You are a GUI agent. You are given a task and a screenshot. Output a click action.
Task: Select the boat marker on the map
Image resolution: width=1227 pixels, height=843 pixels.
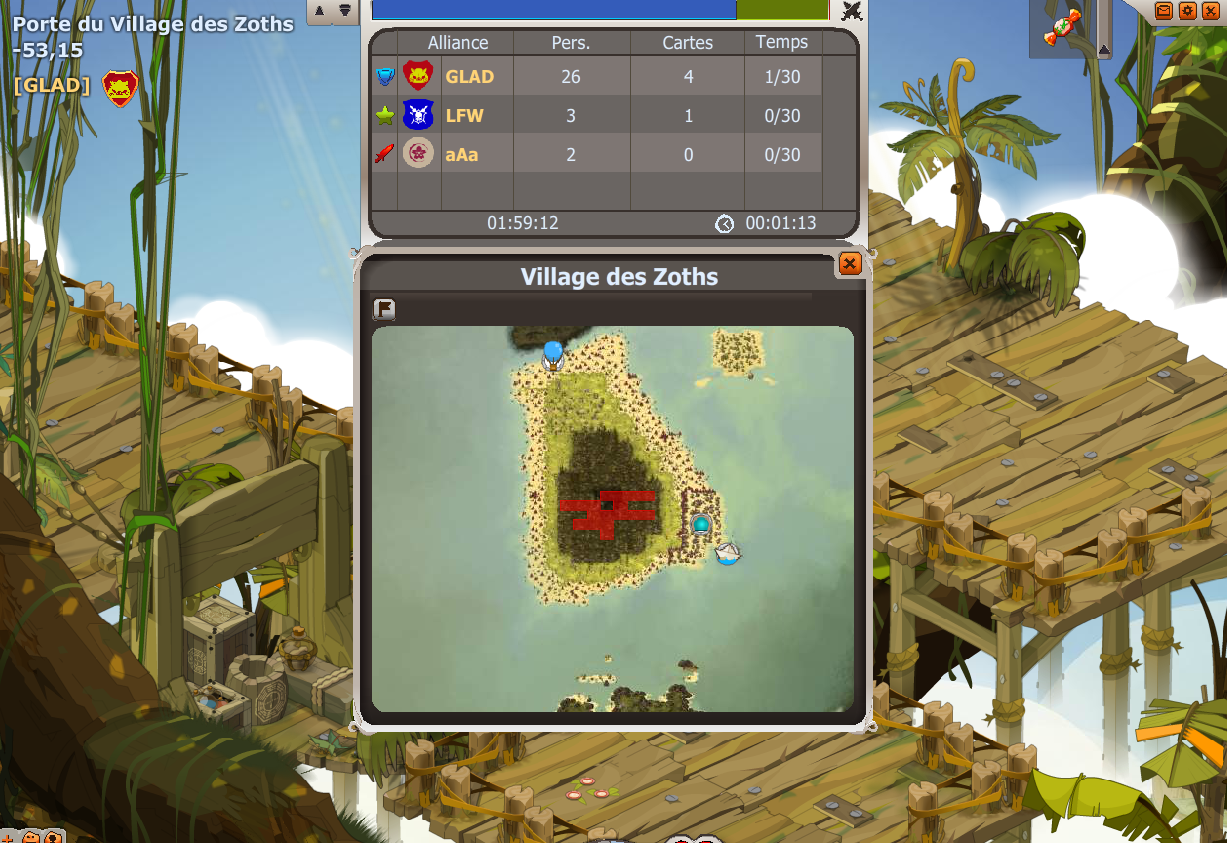[728, 552]
